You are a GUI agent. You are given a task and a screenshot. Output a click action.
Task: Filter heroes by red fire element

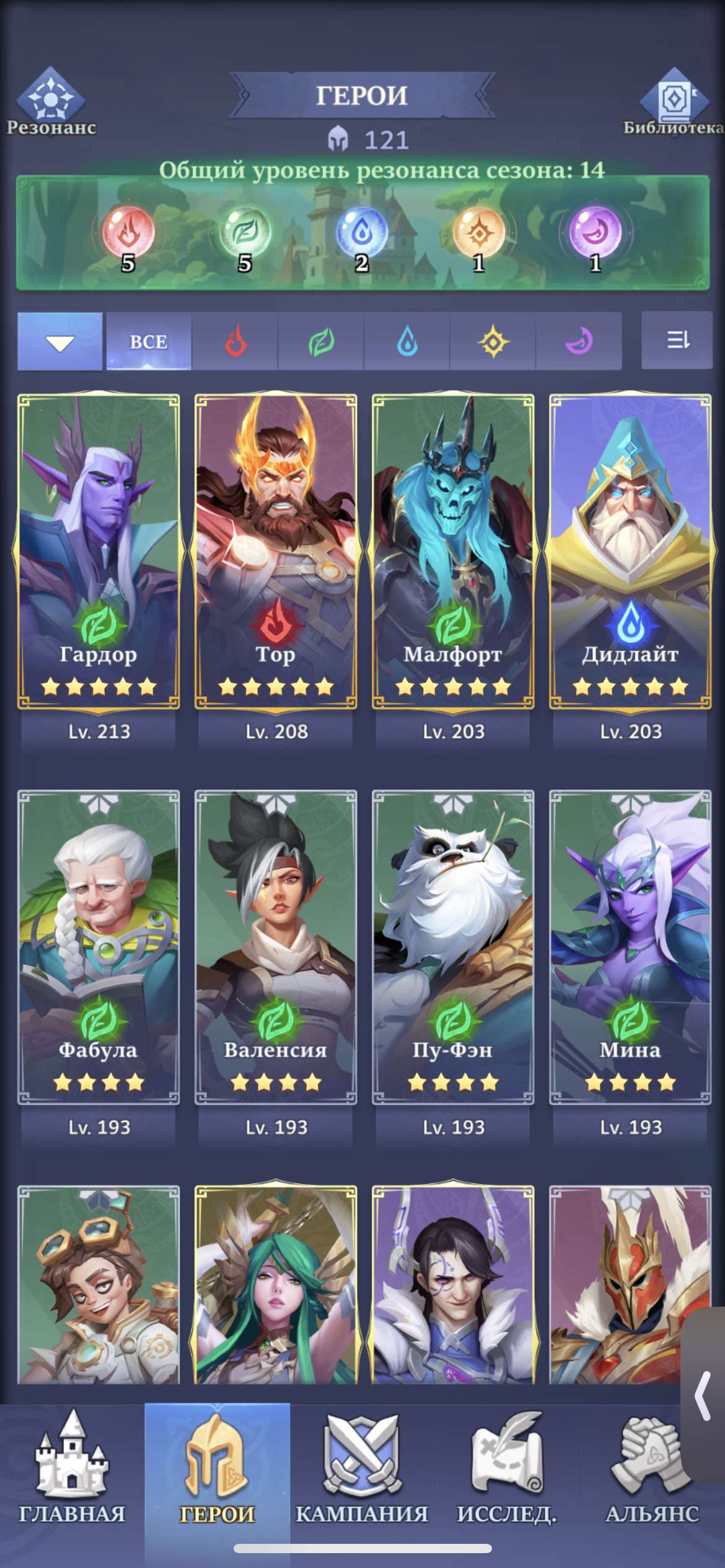pos(235,341)
